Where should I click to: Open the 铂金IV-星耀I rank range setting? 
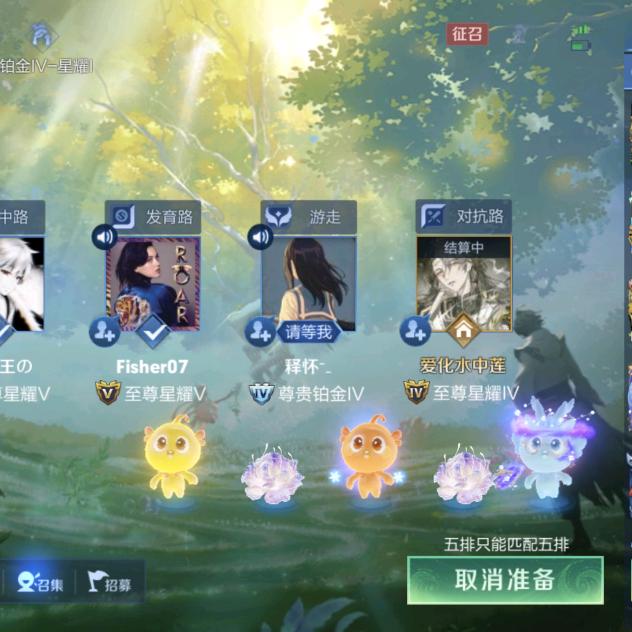tap(48, 65)
